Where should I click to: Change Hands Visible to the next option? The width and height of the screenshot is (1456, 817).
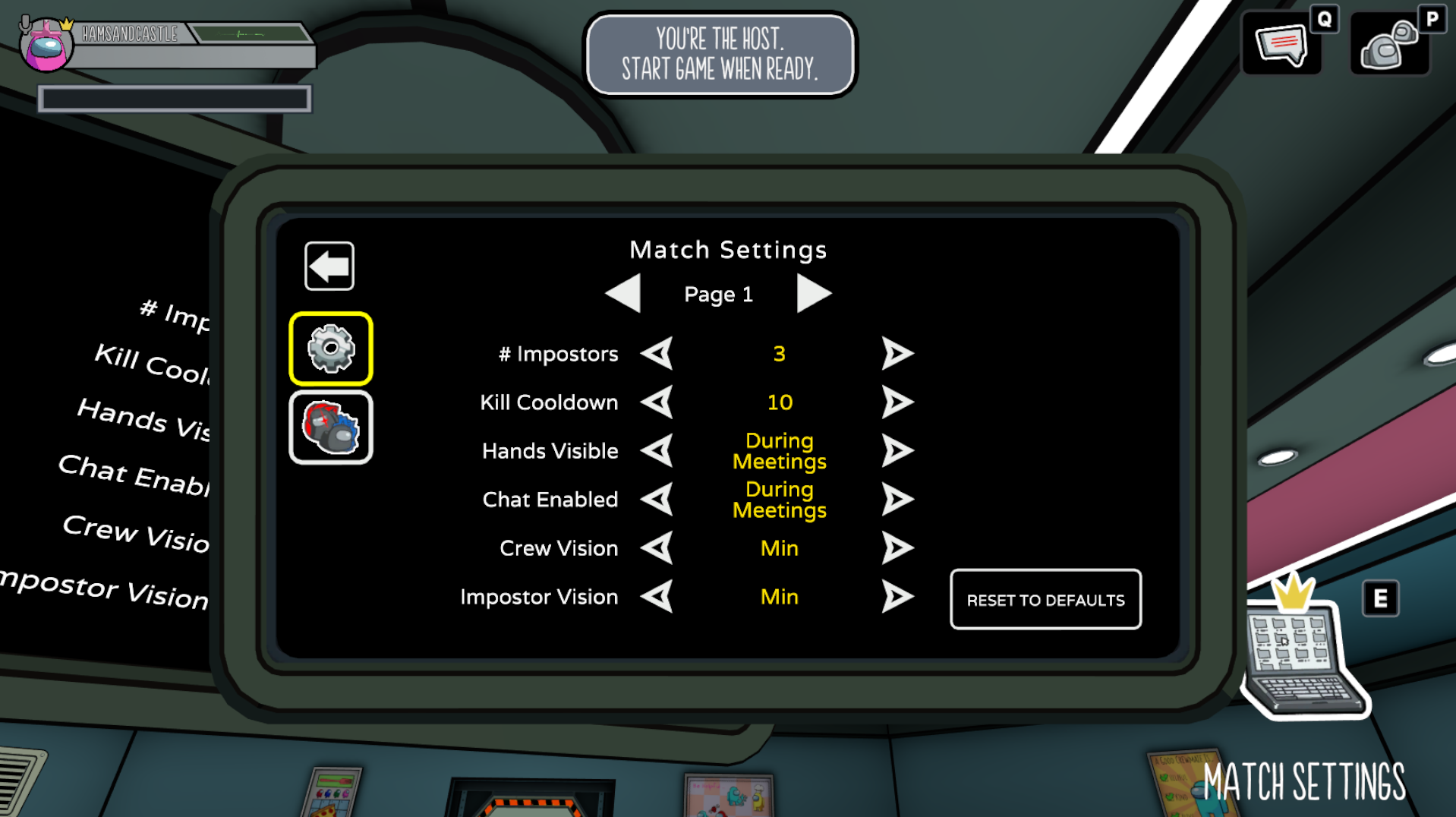899,450
